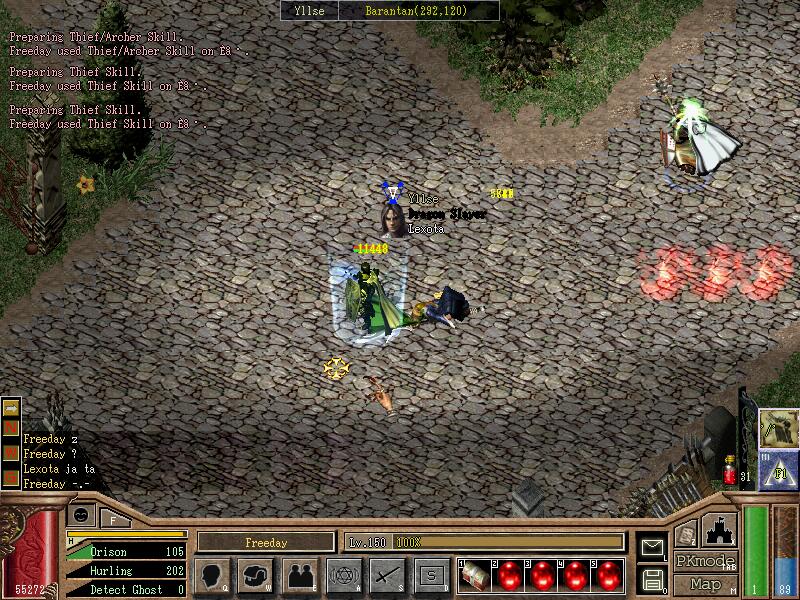Open the bag inventory button

[256, 575]
